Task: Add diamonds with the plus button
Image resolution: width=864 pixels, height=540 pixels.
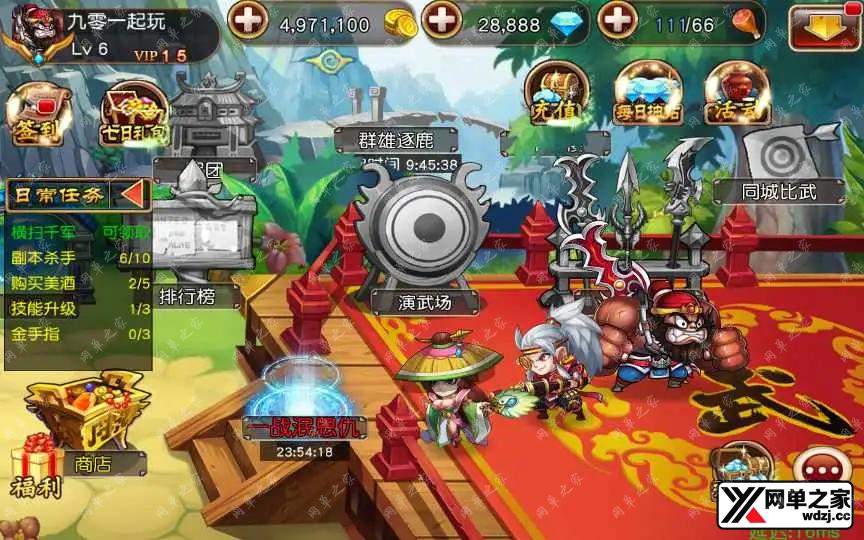Action: point(443,20)
